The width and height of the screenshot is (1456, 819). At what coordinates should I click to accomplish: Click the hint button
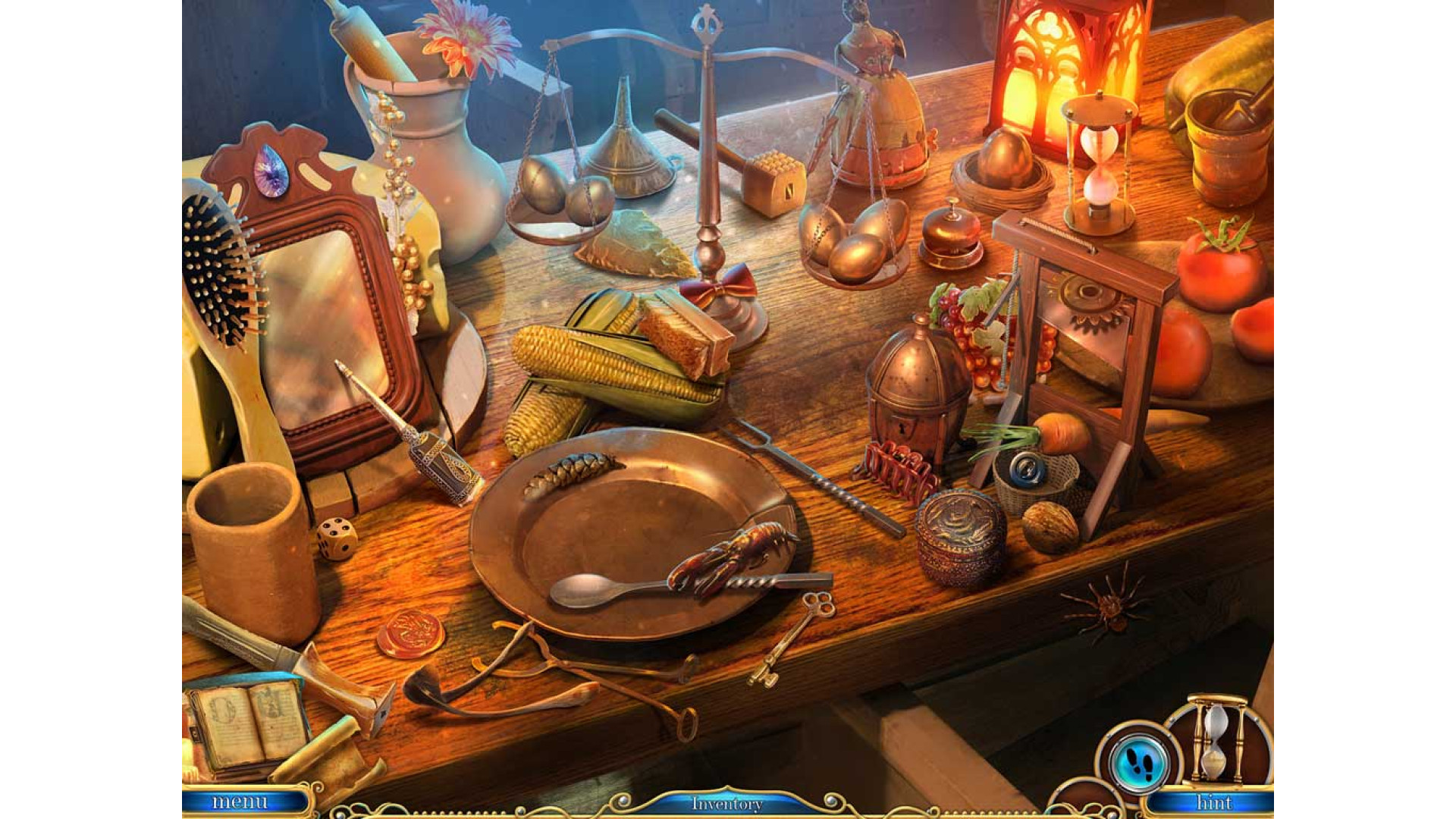tap(1213, 802)
